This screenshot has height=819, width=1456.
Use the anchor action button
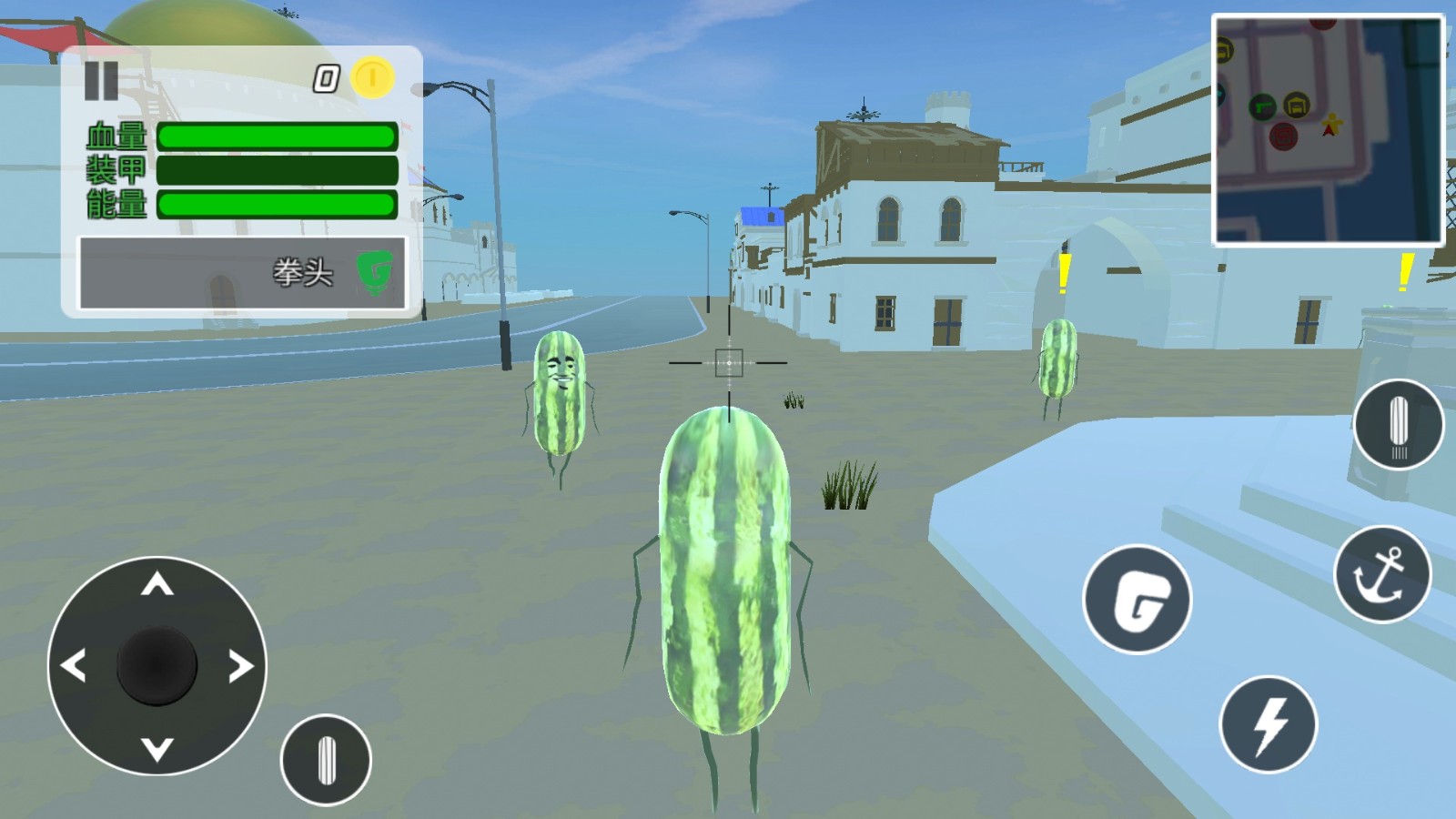coord(1382,574)
